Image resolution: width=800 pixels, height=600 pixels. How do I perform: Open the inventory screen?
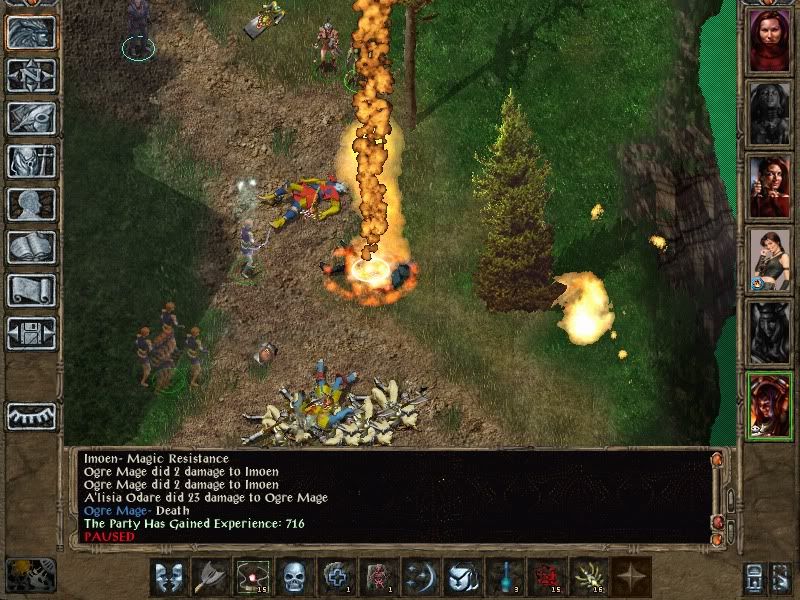[x=31, y=161]
